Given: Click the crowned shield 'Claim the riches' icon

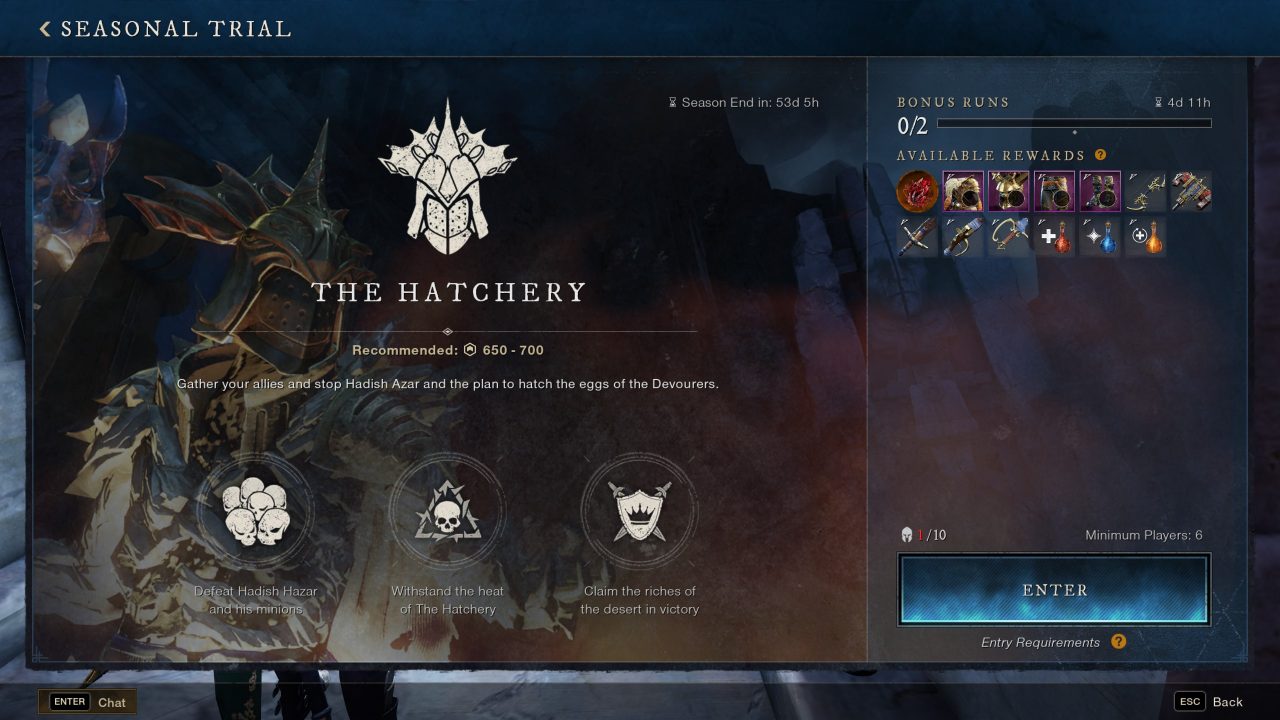Looking at the screenshot, I should pos(640,511).
